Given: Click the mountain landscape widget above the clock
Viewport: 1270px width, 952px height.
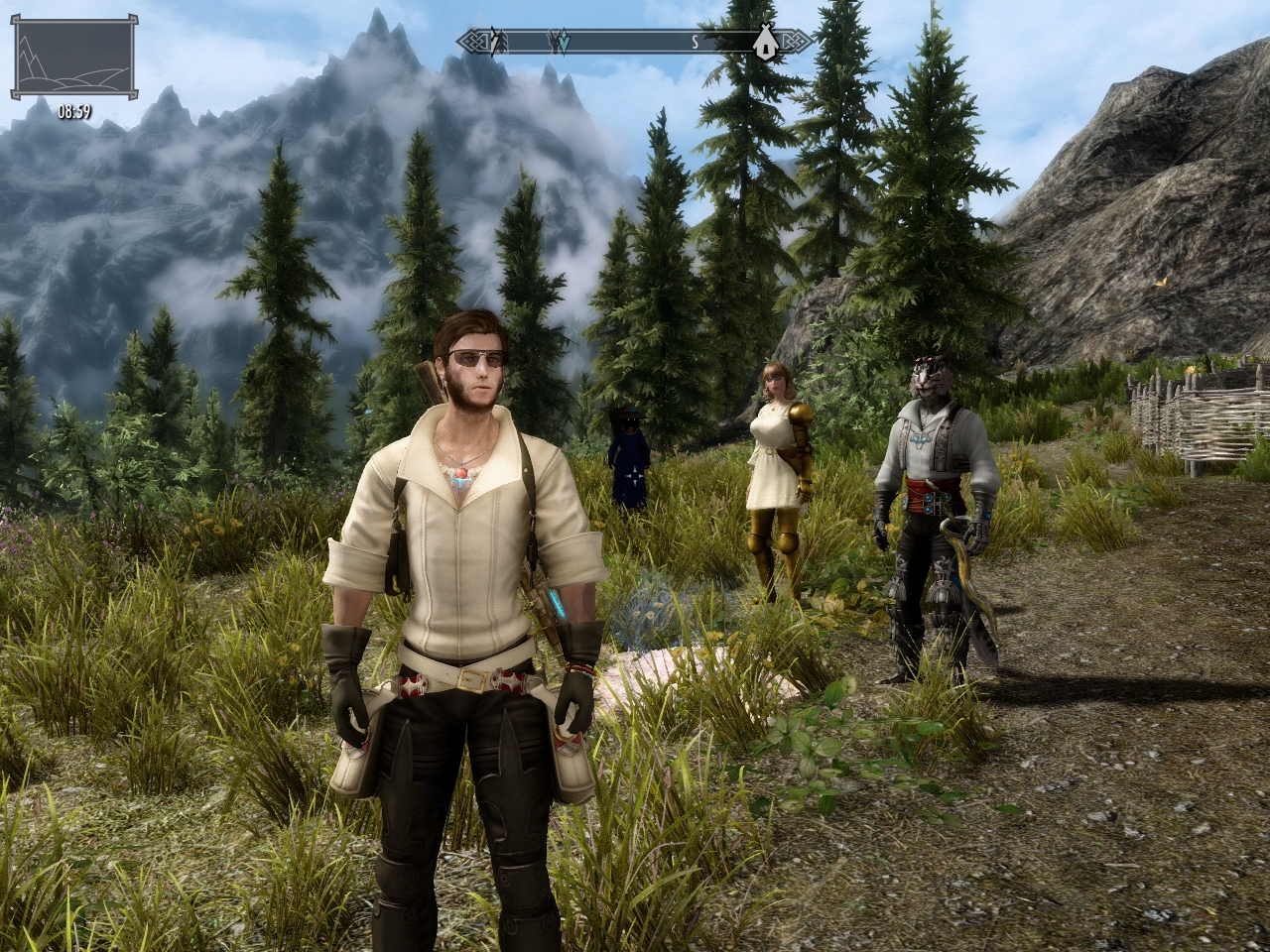Looking at the screenshot, I should (x=74, y=59).
